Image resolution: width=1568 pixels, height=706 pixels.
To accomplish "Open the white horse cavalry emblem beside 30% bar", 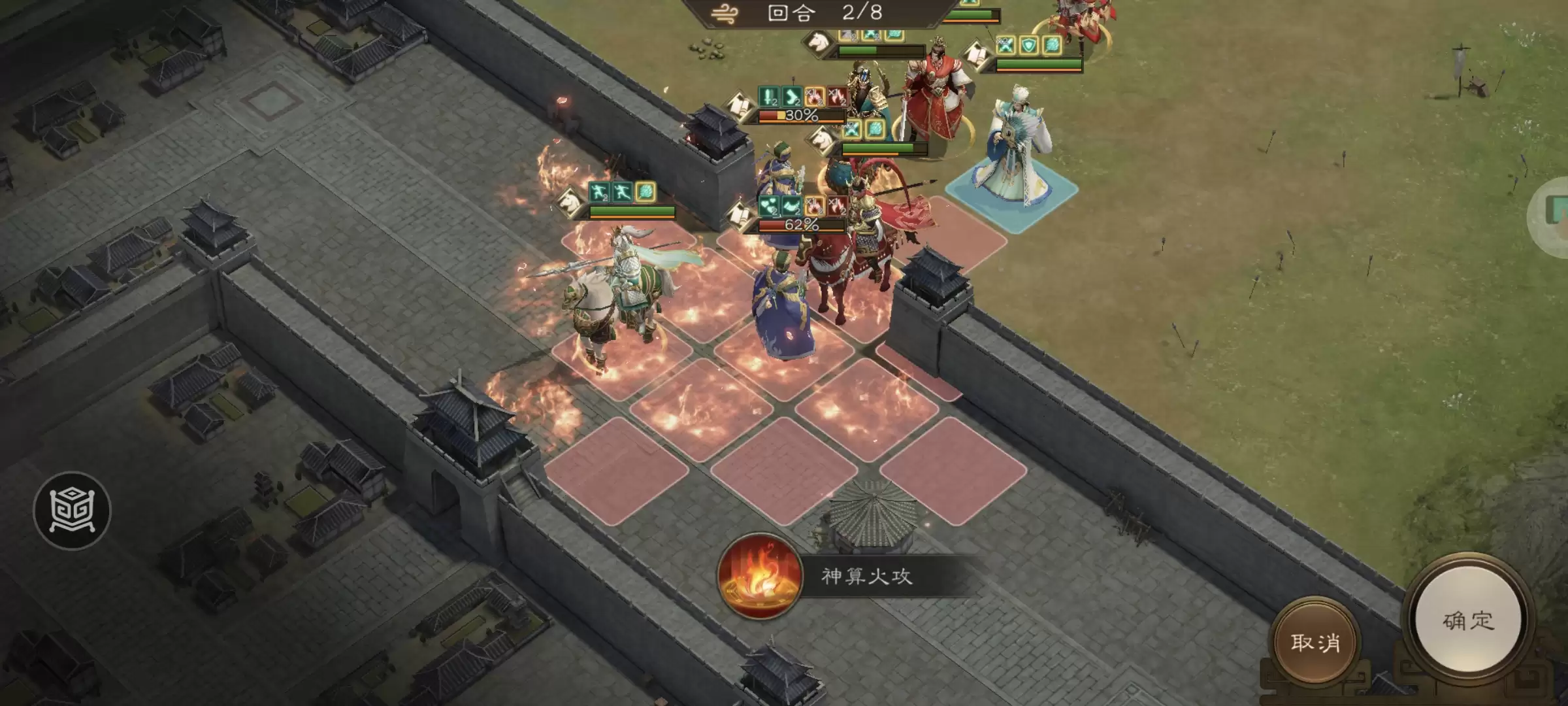I will click(822, 141).
